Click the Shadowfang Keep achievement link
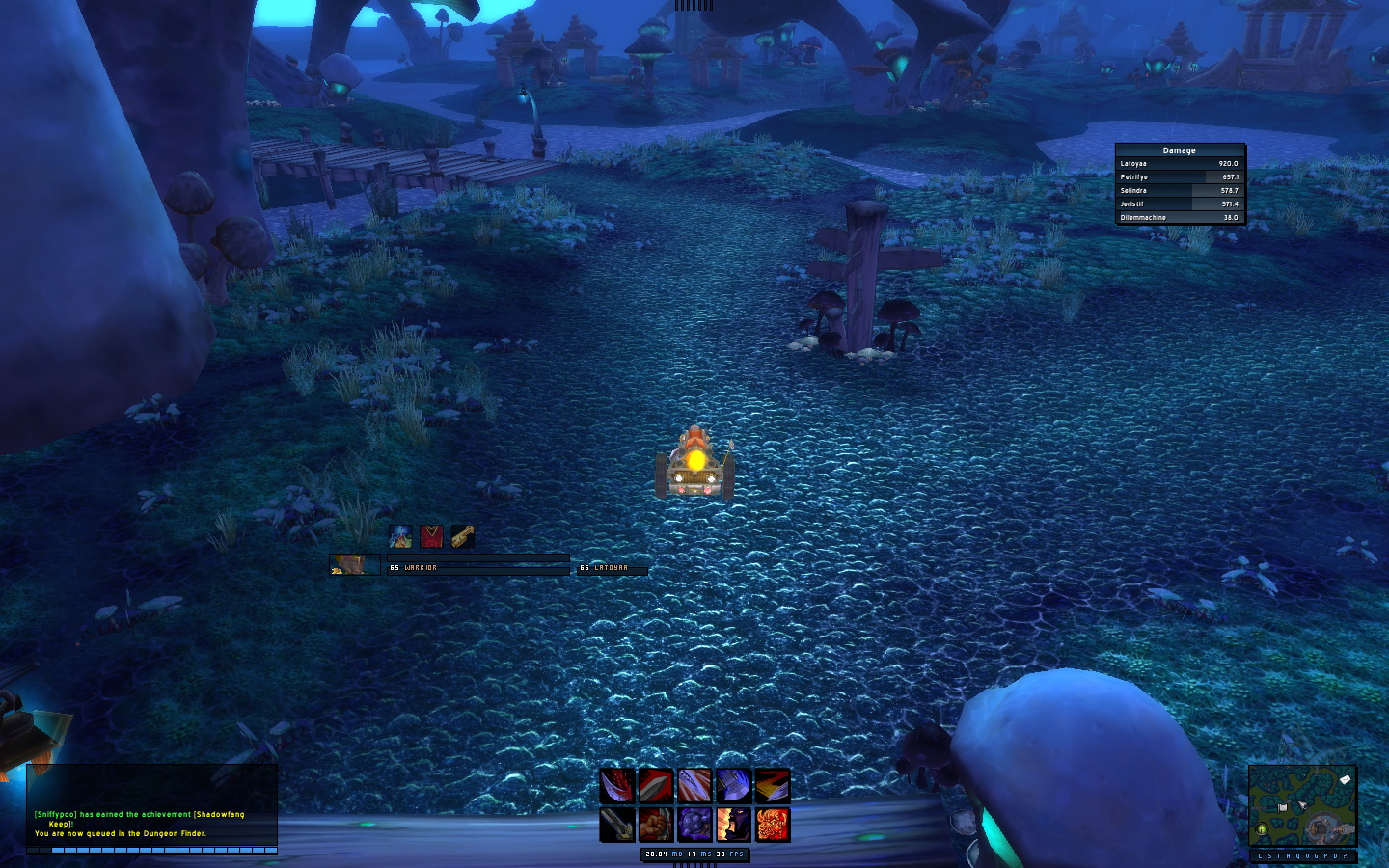Viewport: 1389px width, 868px height. pyautogui.click(x=219, y=815)
